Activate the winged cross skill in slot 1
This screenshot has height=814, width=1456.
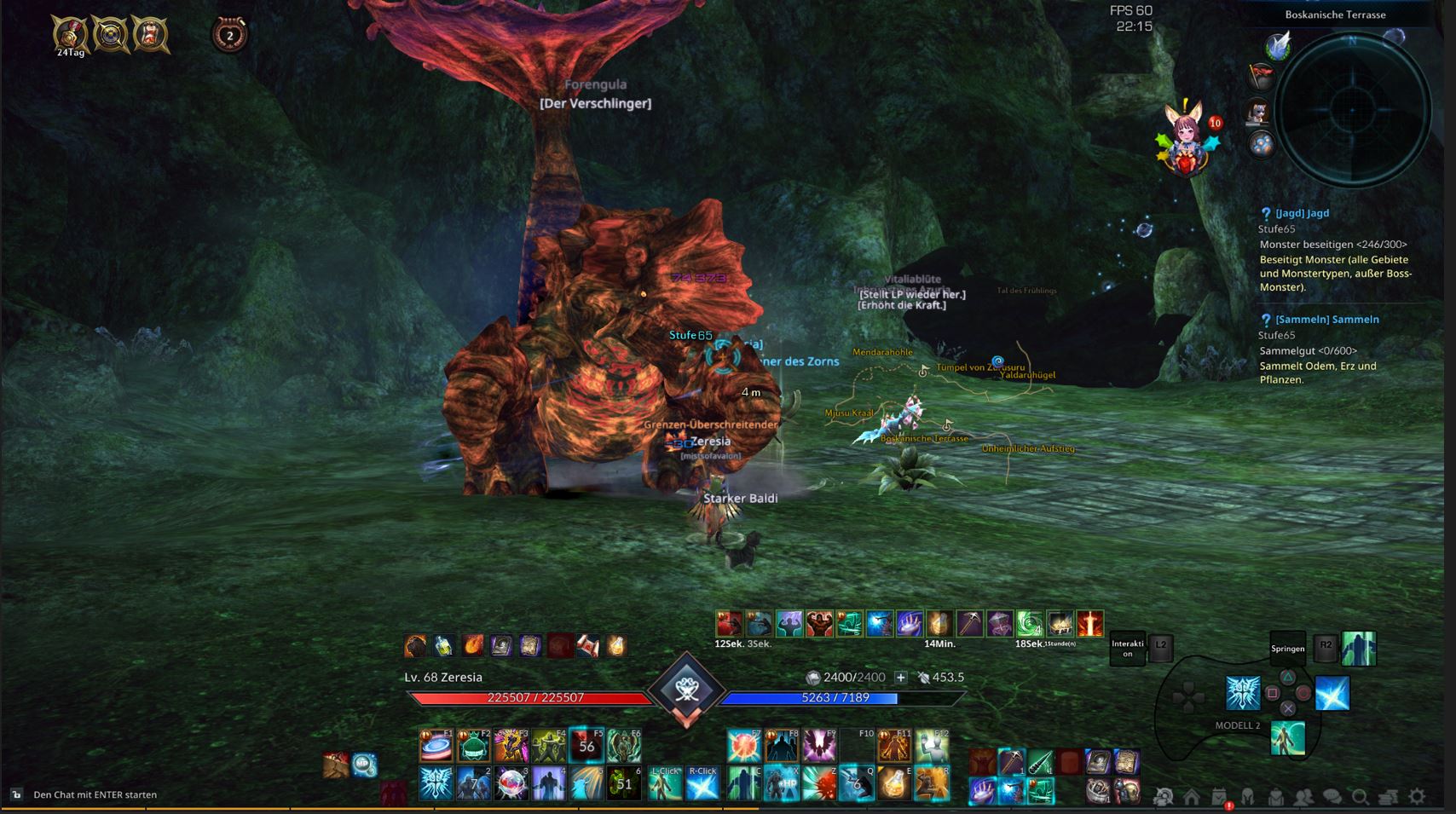[436, 783]
